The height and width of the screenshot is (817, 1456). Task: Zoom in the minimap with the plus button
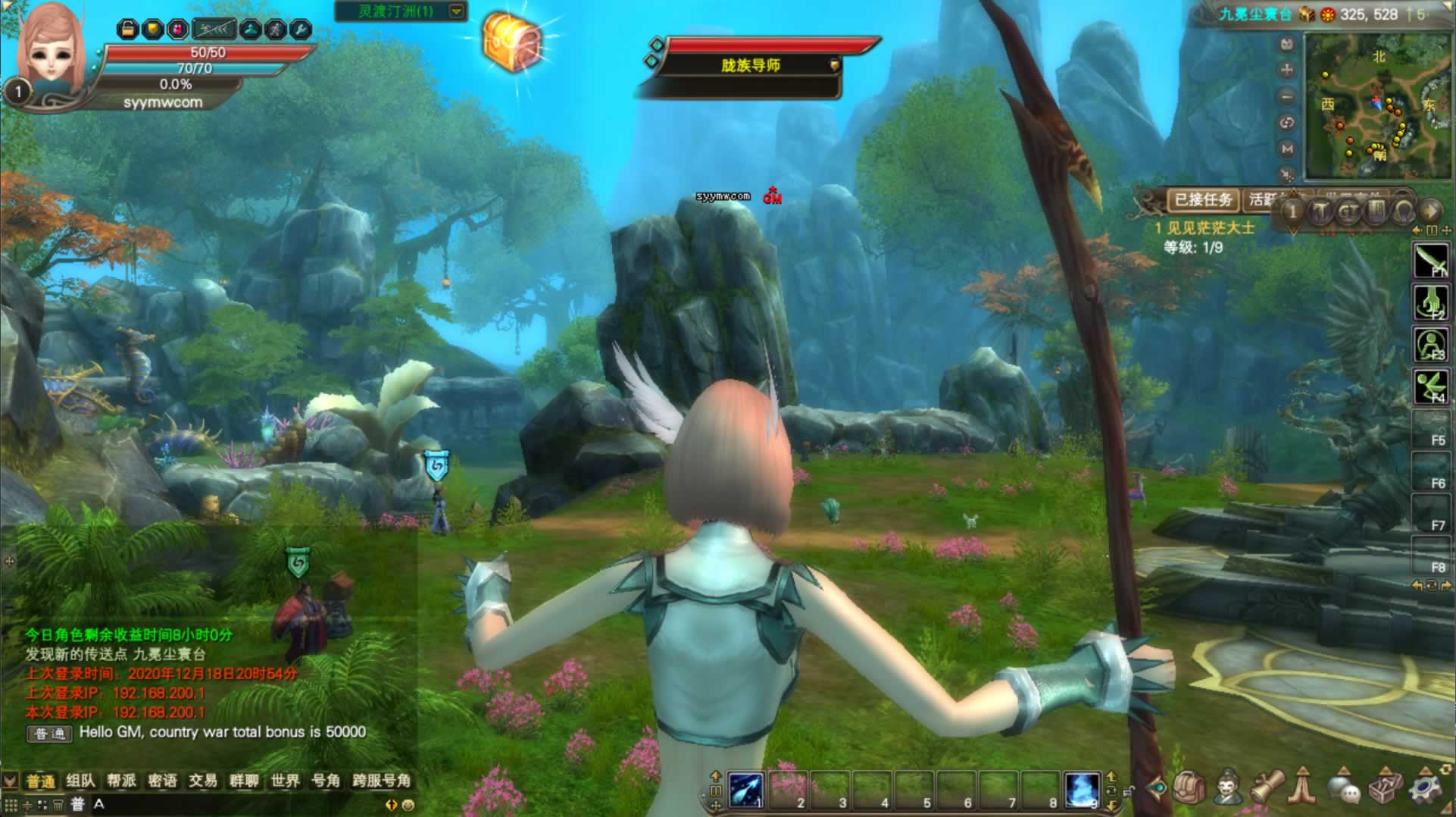point(1286,70)
